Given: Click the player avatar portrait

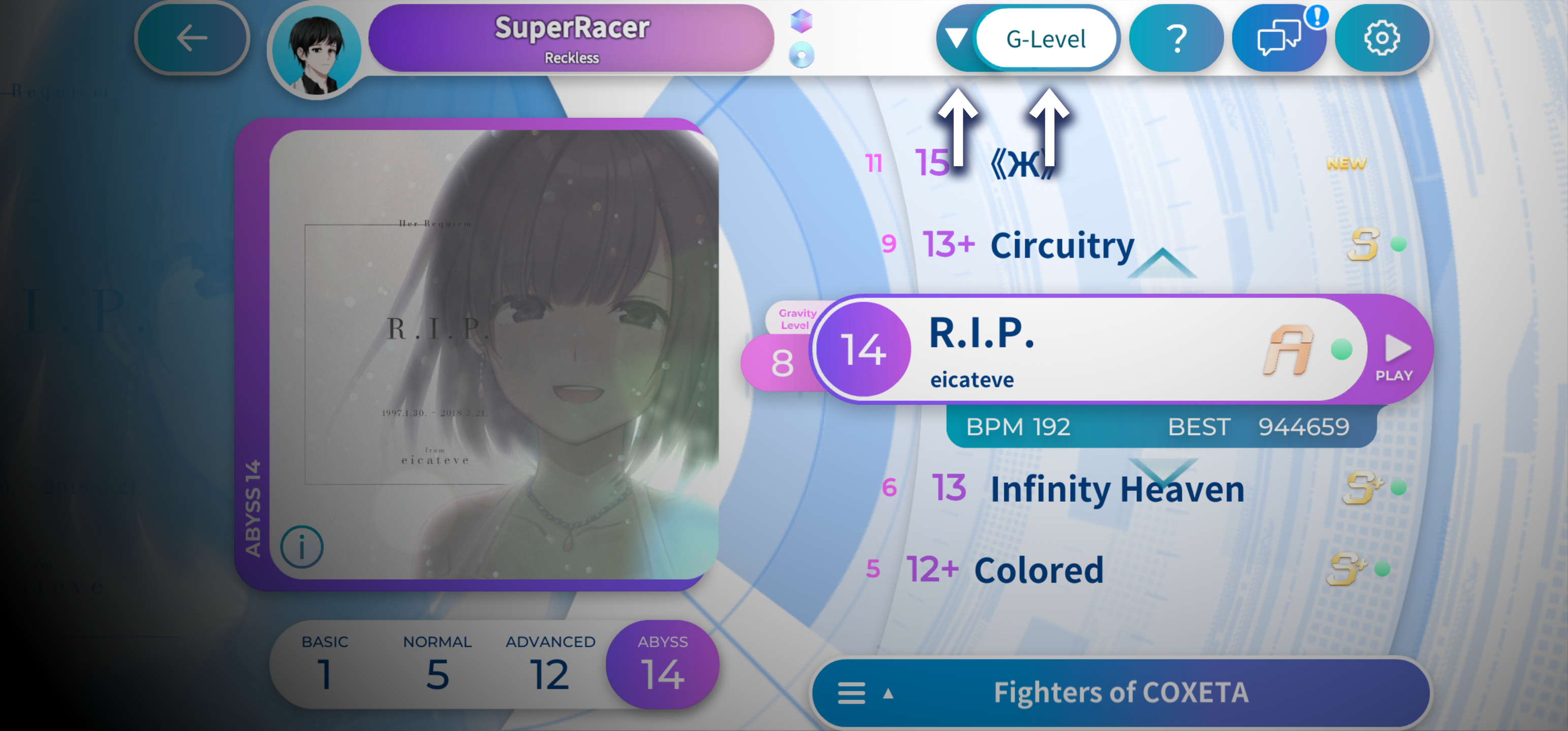Looking at the screenshot, I should pyautogui.click(x=316, y=52).
